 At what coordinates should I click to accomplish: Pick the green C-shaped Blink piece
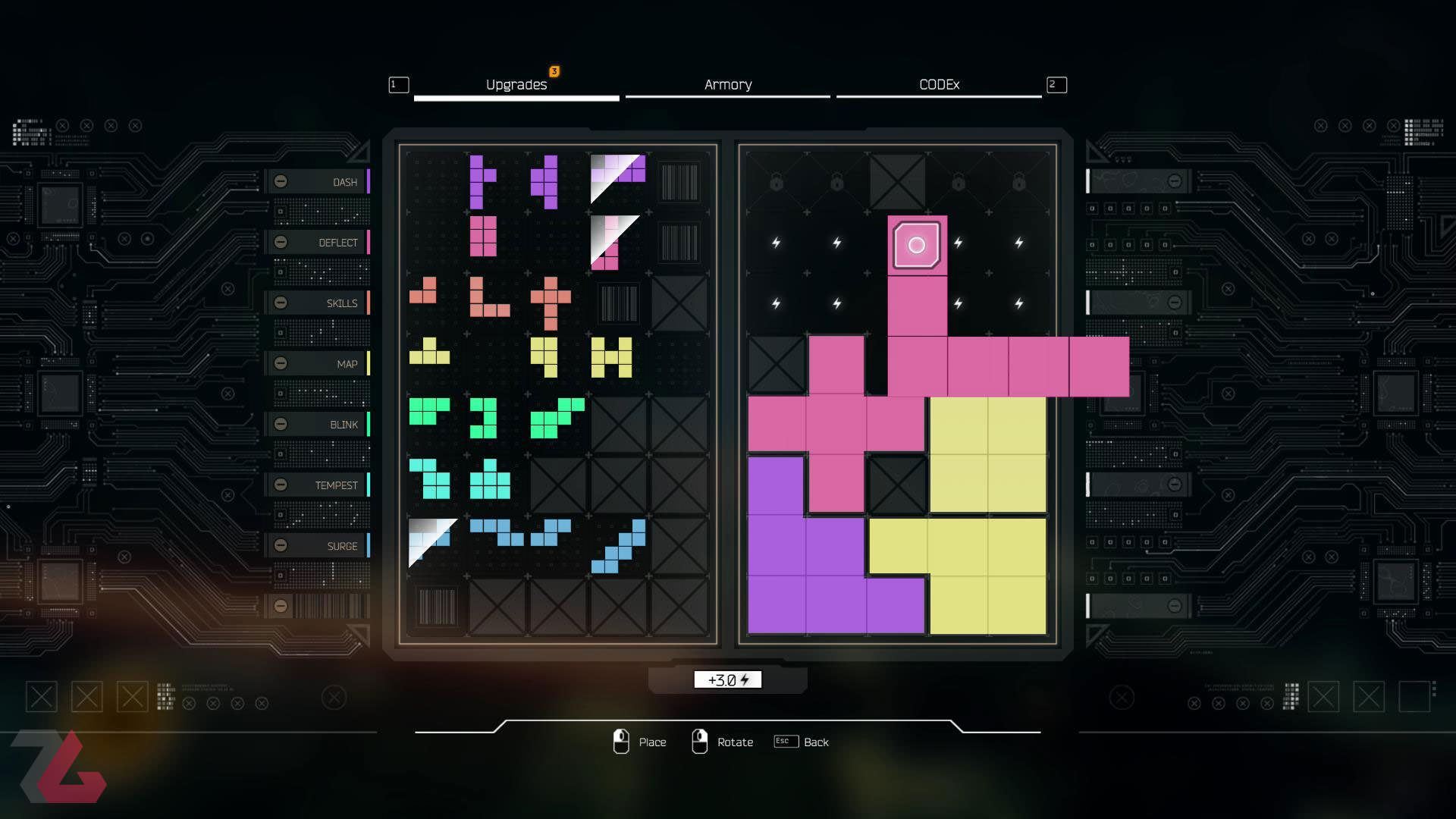[484, 418]
